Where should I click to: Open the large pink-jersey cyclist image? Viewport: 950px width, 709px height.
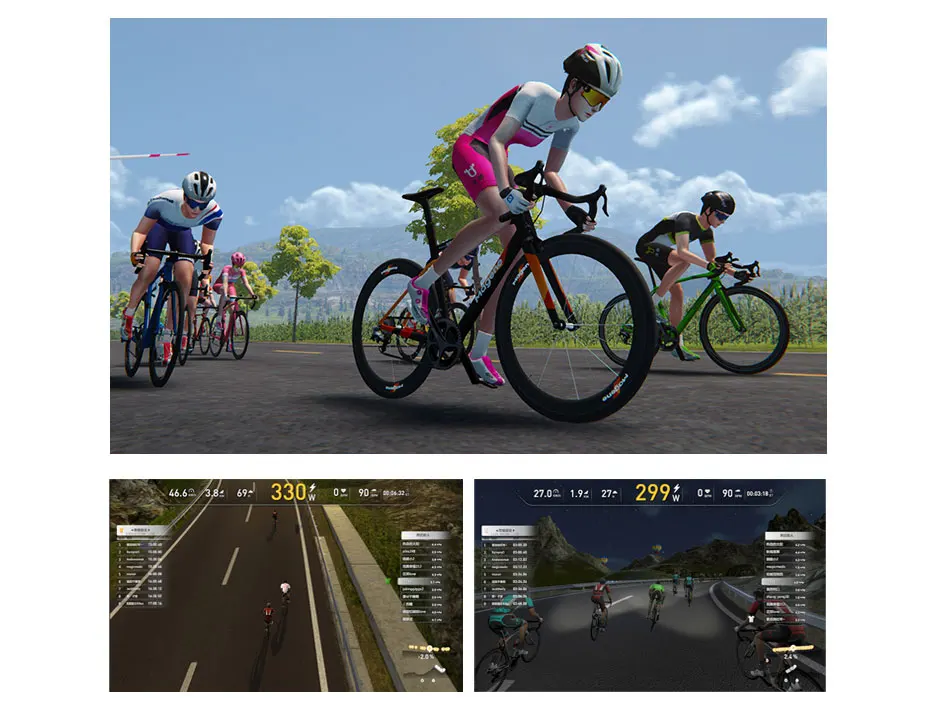click(x=468, y=236)
